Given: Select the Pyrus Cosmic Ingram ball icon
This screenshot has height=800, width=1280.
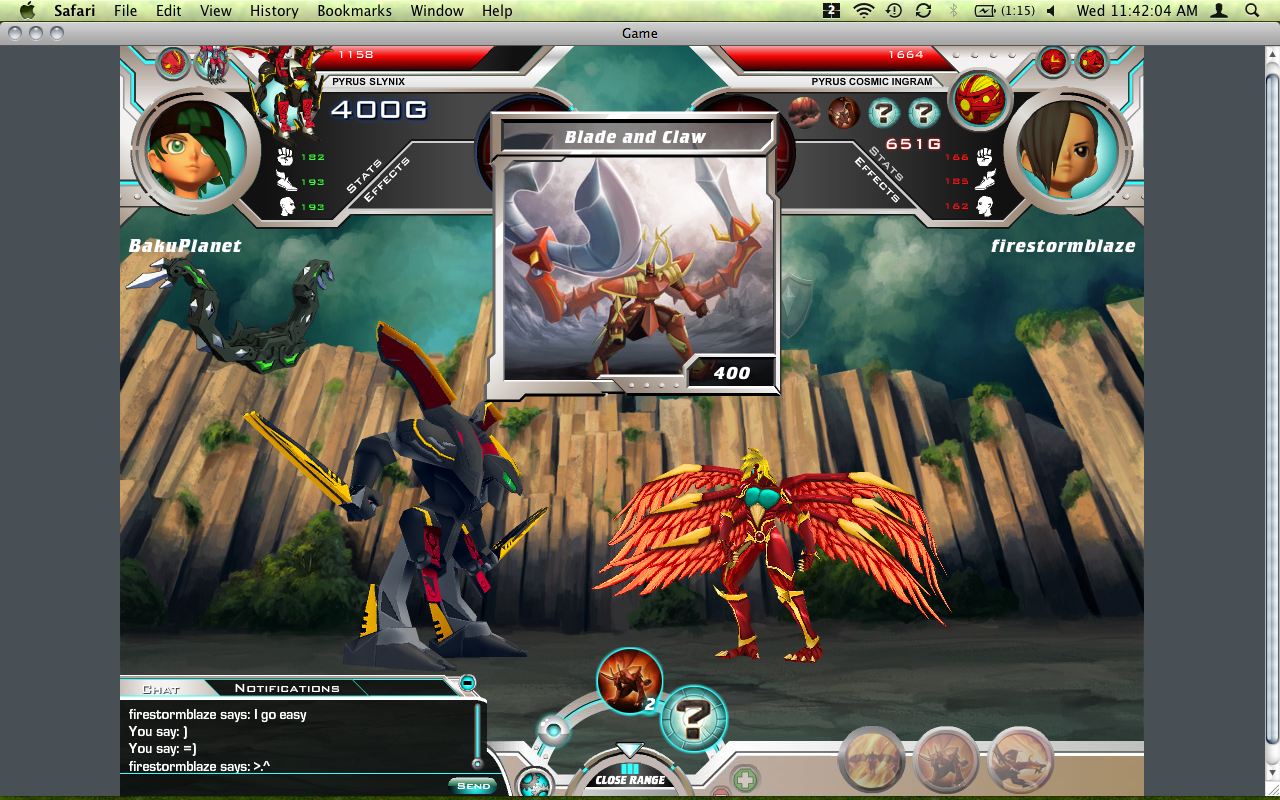Looking at the screenshot, I should click(x=979, y=101).
